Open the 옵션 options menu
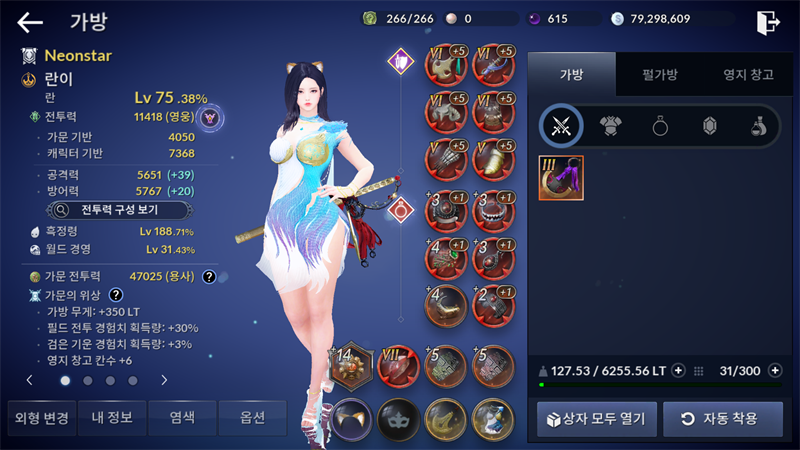The width and height of the screenshot is (800, 450). (x=252, y=417)
